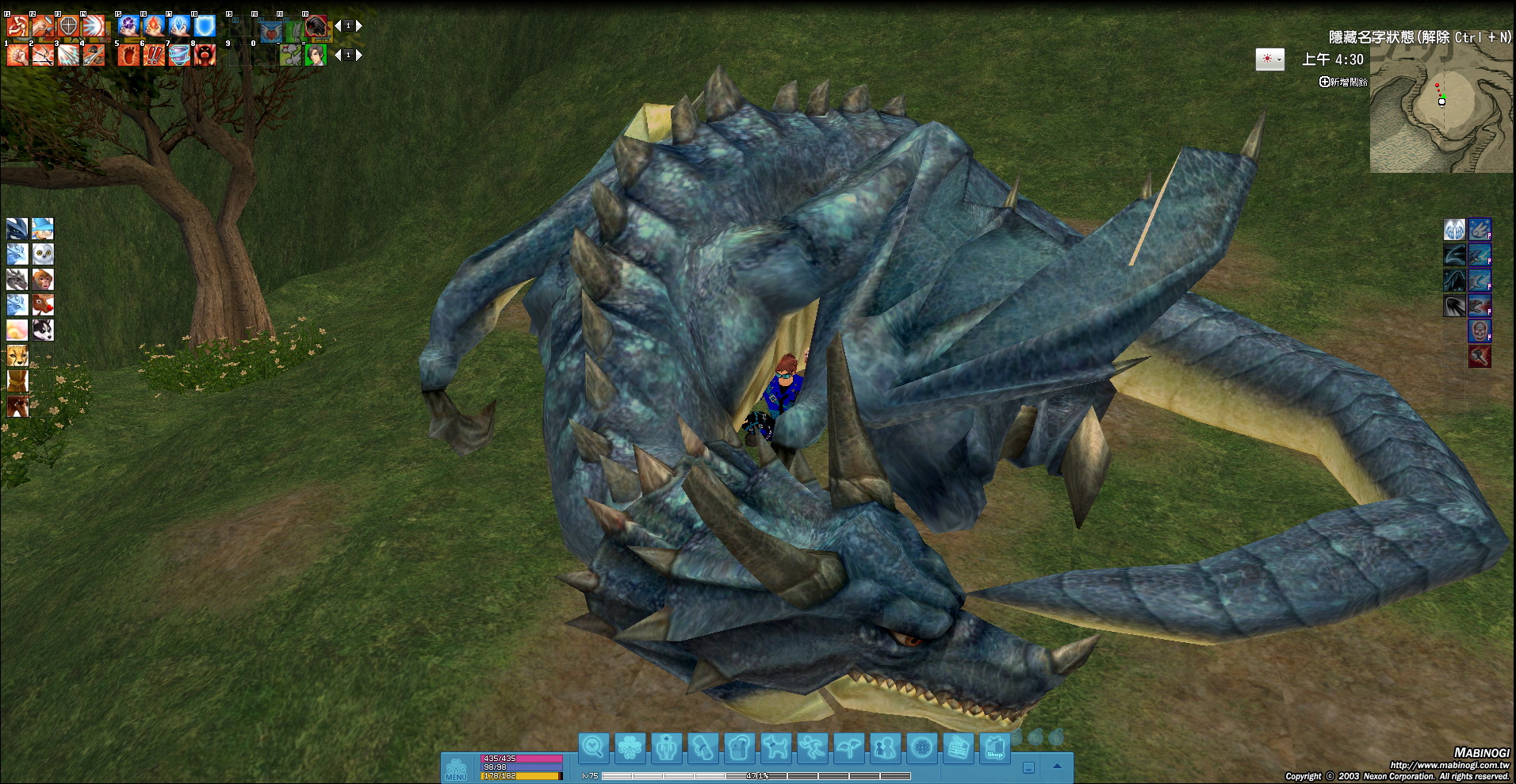This screenshot has height=784, width=1516.
Task: Use the fist skill on hotkey 1
Action: [17, 55]
